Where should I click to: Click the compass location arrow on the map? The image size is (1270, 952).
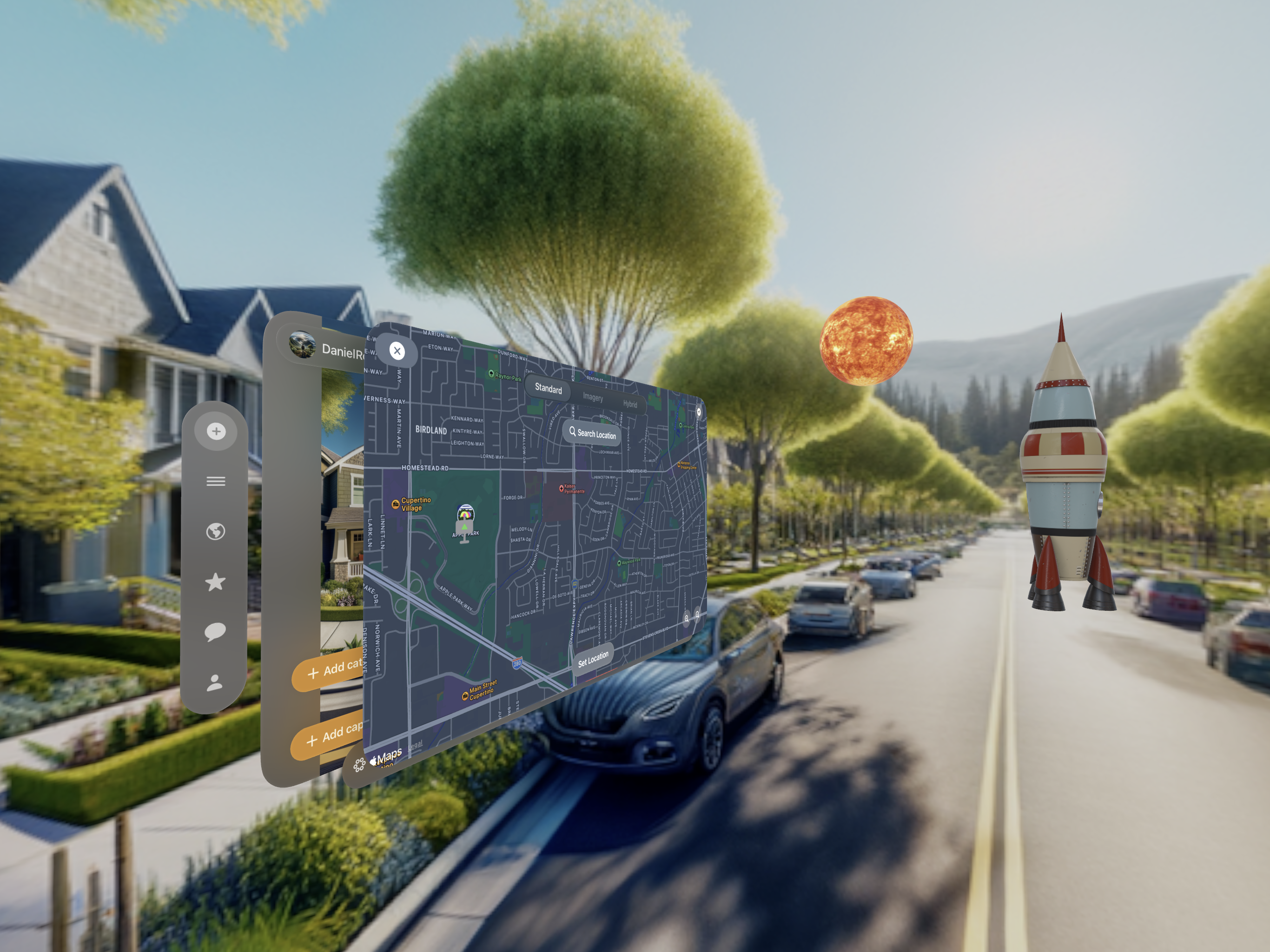coord(699,413)
